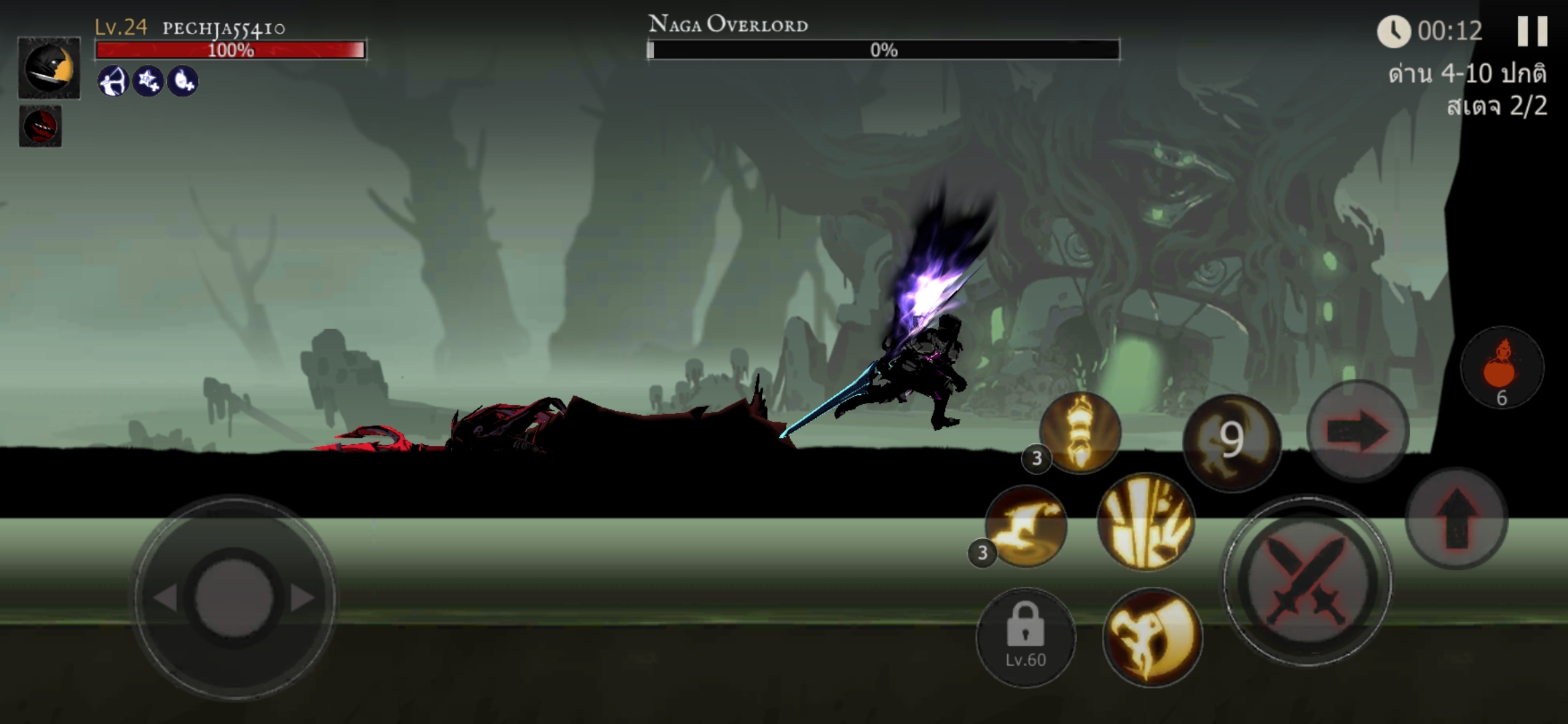Tap the crossed swords attack button
This screenshot has width=1568, height=724.
(x=1307, y=581)
